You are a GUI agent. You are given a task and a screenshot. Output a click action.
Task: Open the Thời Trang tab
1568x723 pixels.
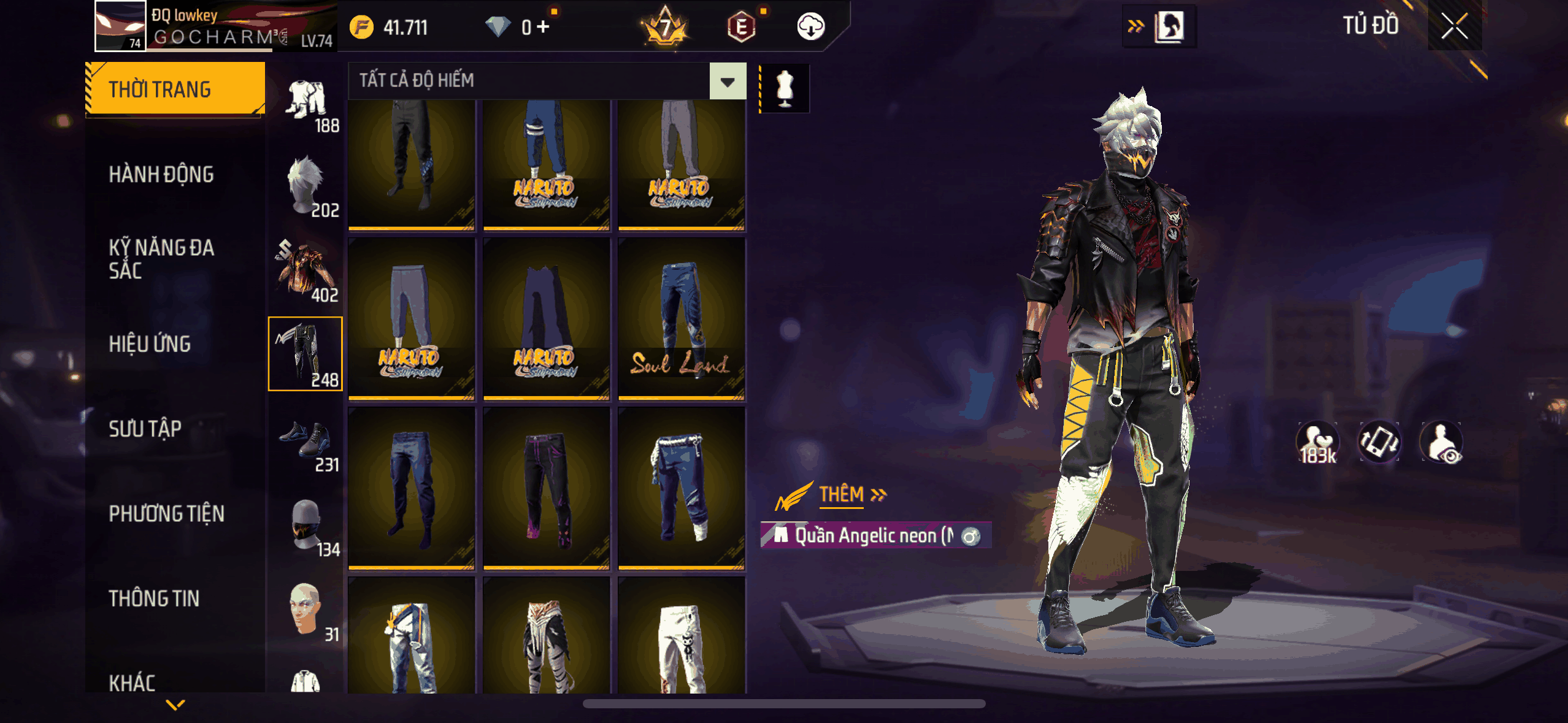point(175,90)
